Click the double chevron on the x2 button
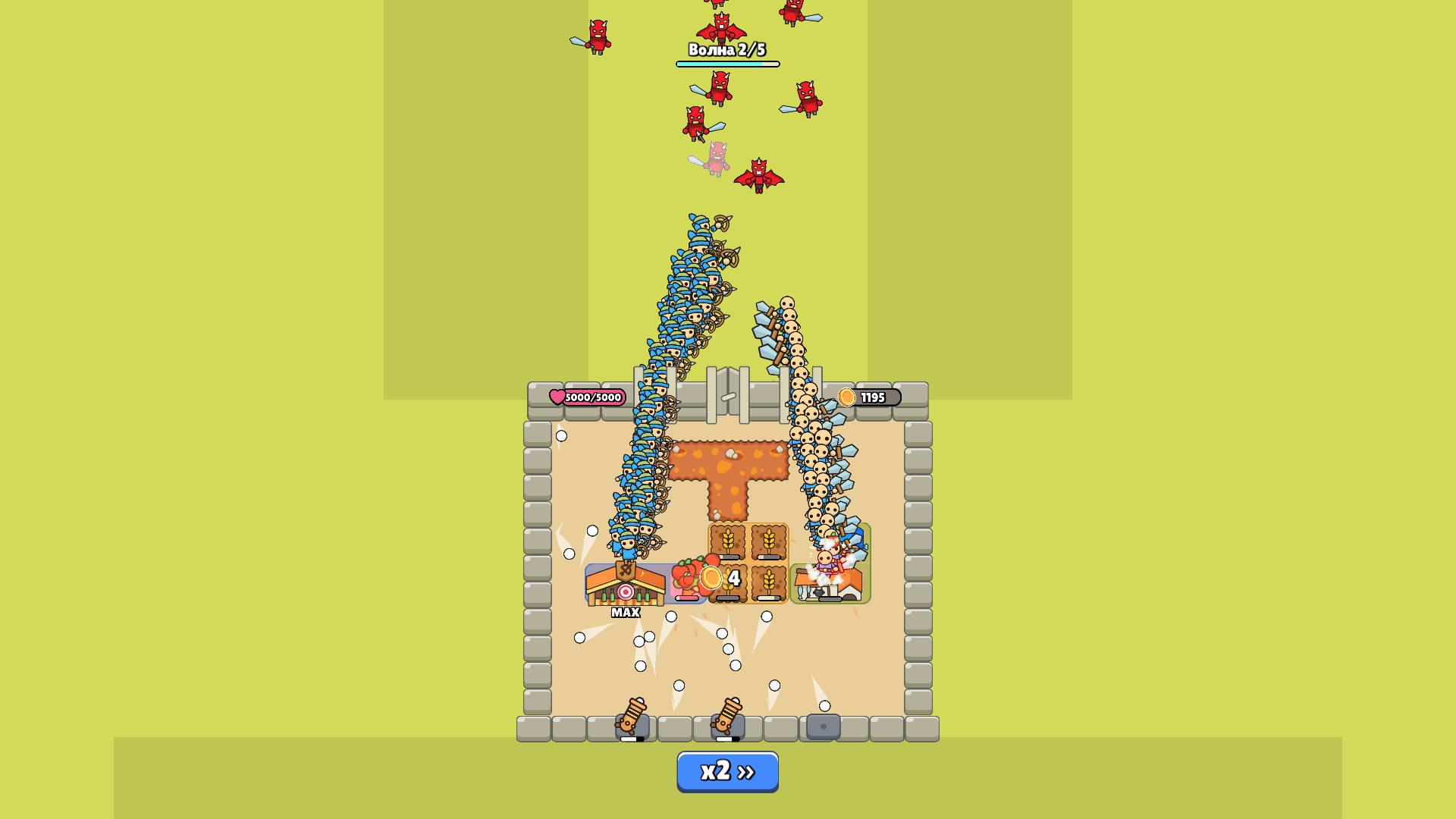This screenshot has height=819, width=1456. [747, 770]
